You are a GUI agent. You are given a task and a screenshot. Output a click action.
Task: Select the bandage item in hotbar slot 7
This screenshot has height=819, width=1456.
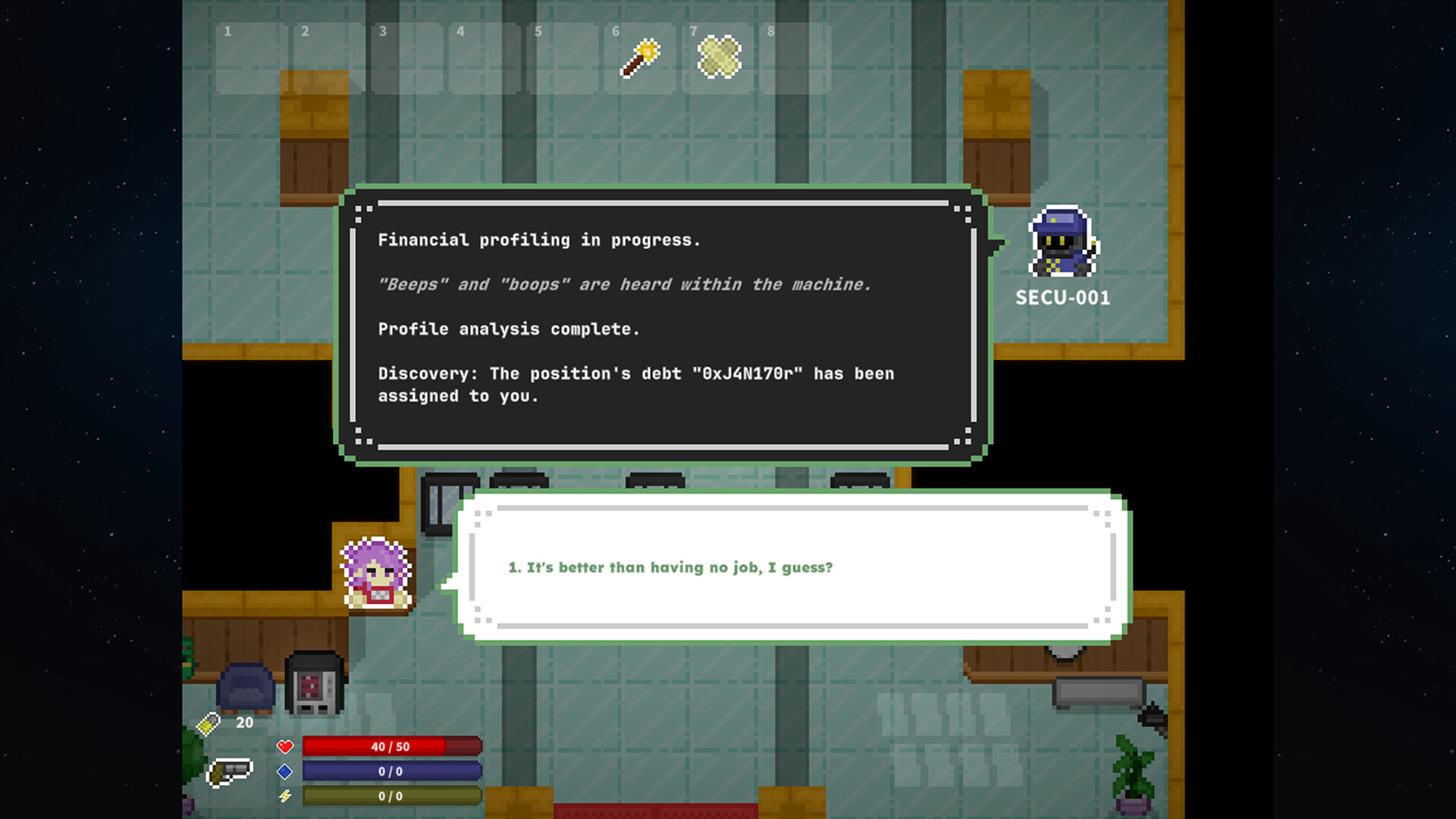[718, 57]
